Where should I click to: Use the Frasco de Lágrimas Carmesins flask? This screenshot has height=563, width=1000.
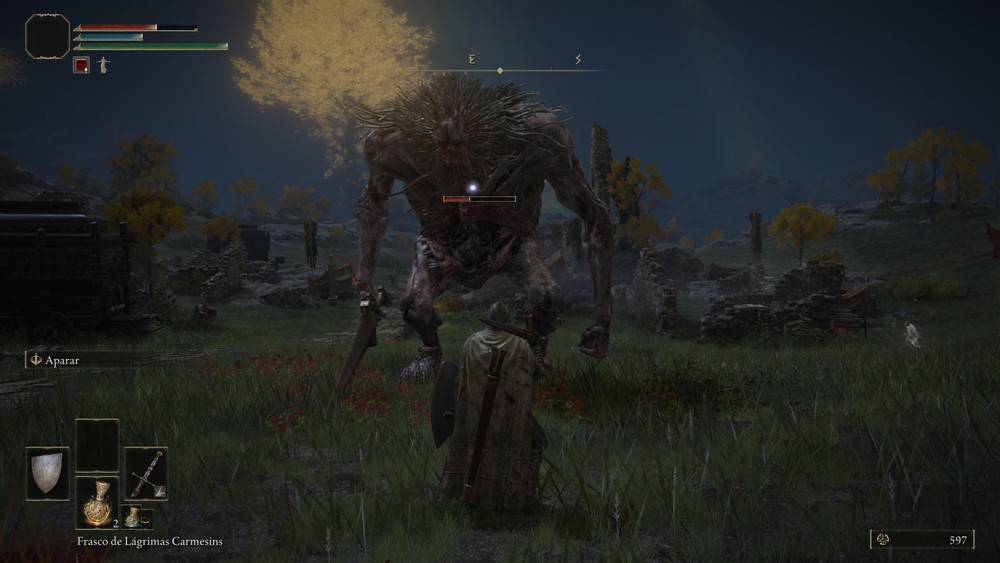click(97, 503)
